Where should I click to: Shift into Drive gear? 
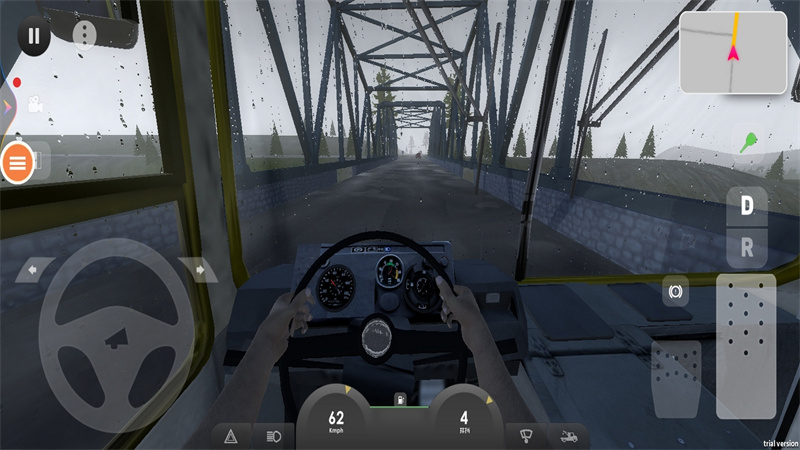[x=746, y=206]
